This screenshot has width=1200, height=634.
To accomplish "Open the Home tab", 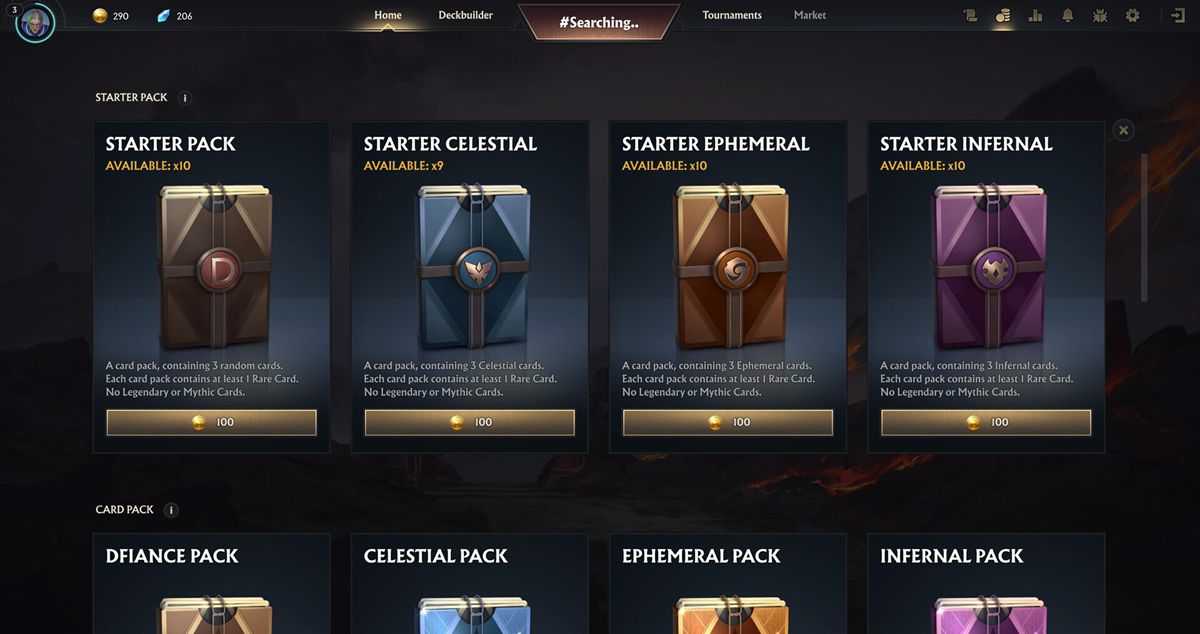I will click(388, 16).
